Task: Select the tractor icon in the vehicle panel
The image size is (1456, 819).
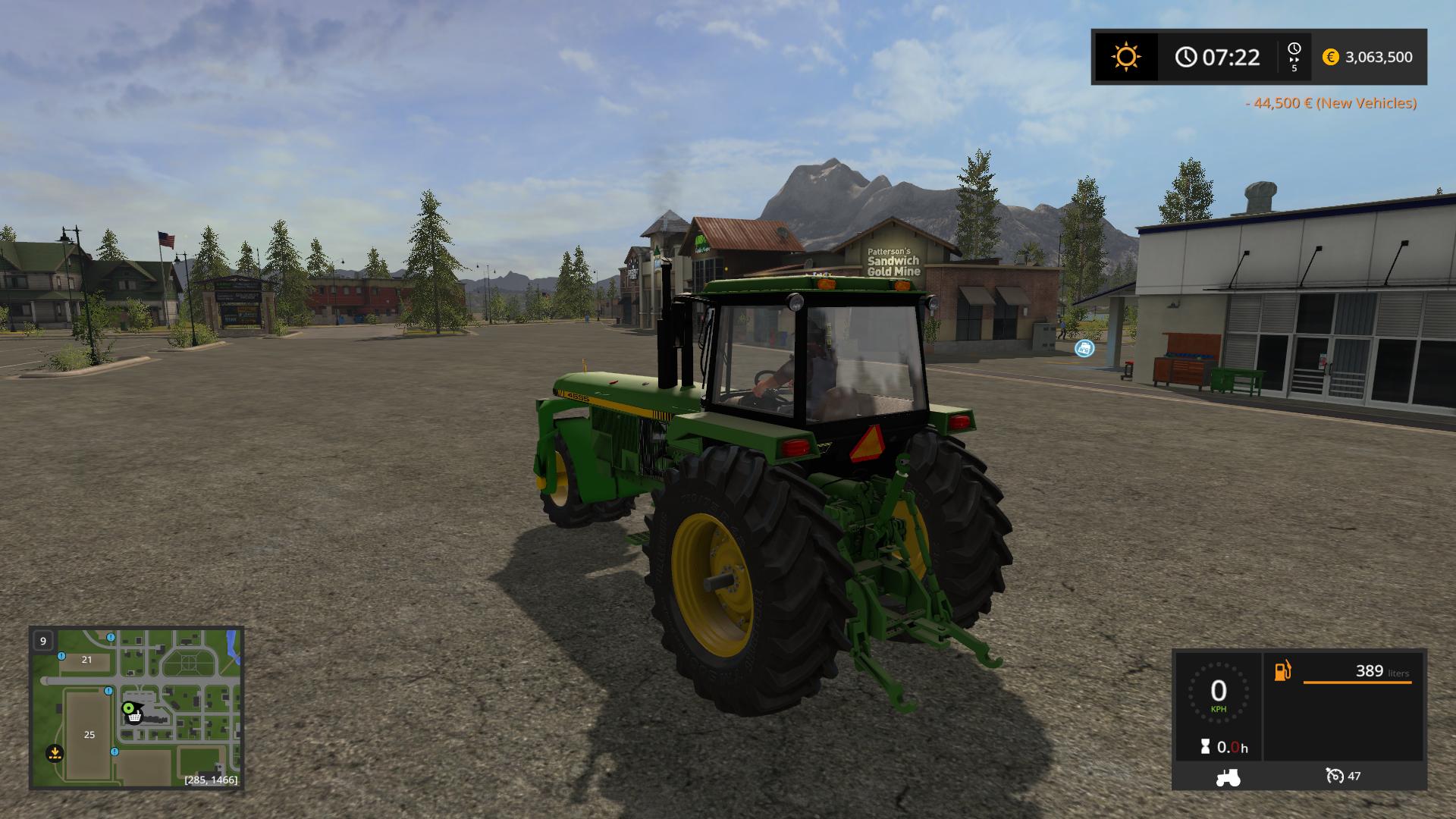Action: click(1228, 778)
